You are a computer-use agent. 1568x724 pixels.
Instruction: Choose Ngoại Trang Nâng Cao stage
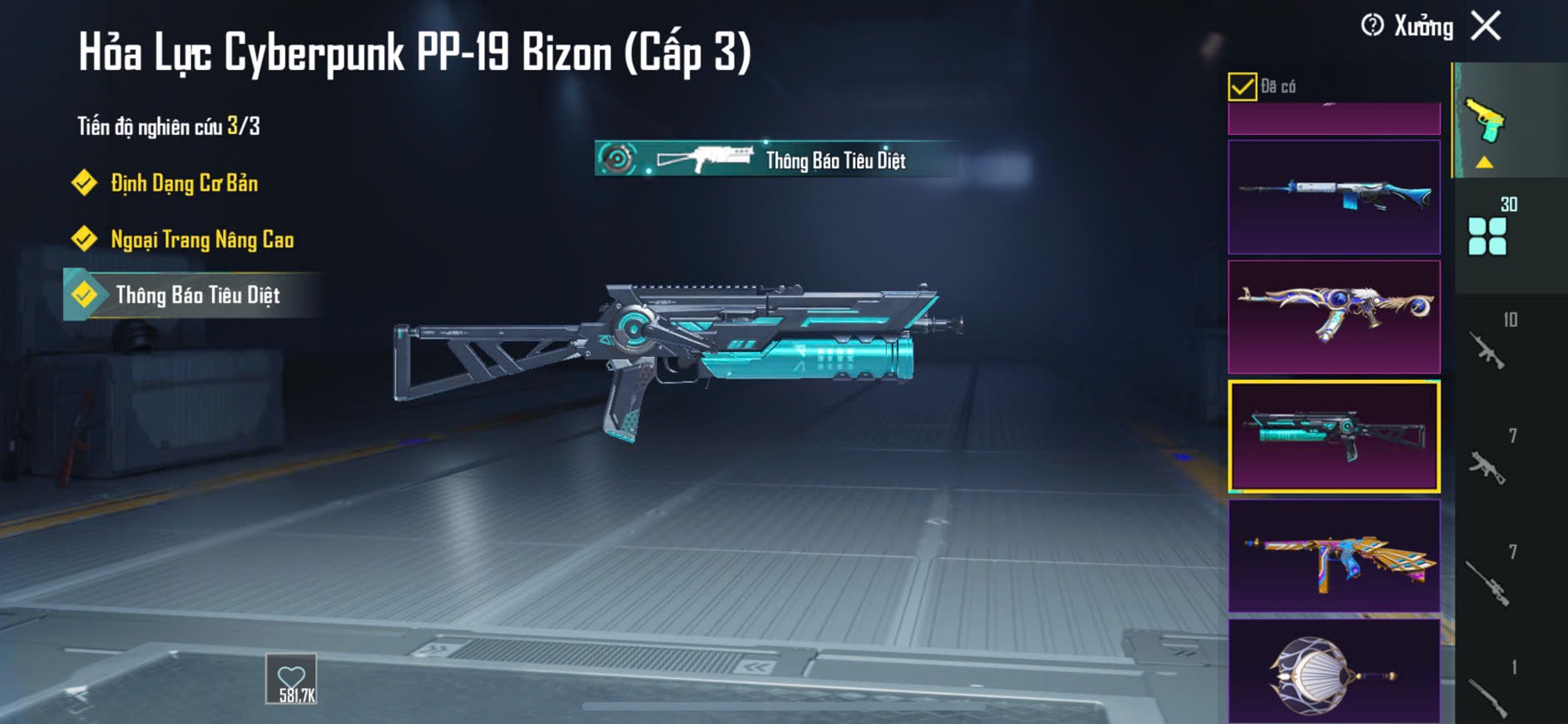[x=201, y=240]
